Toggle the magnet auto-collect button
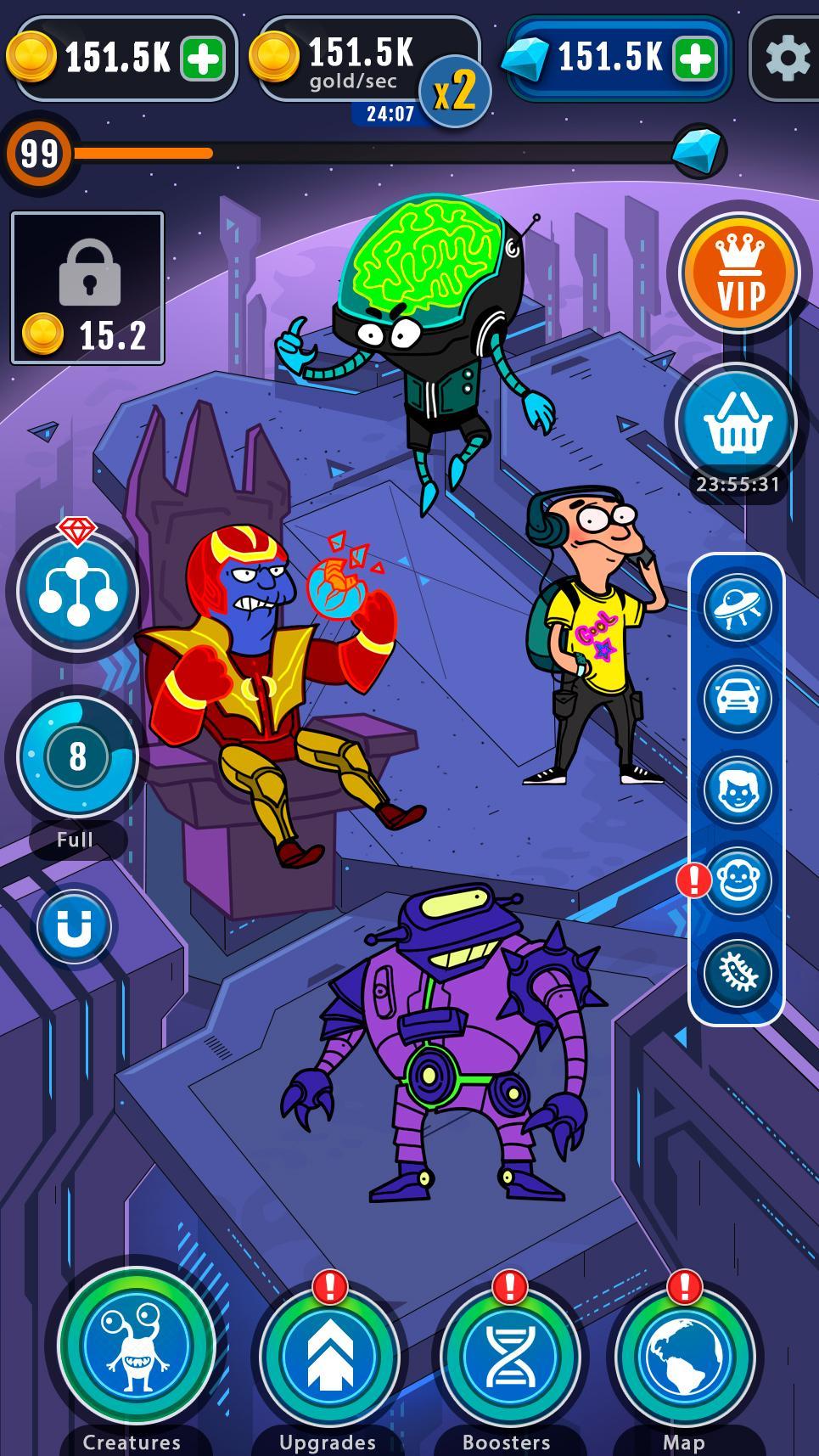This screenshot has width=819, height=1456. pos(74,926)
